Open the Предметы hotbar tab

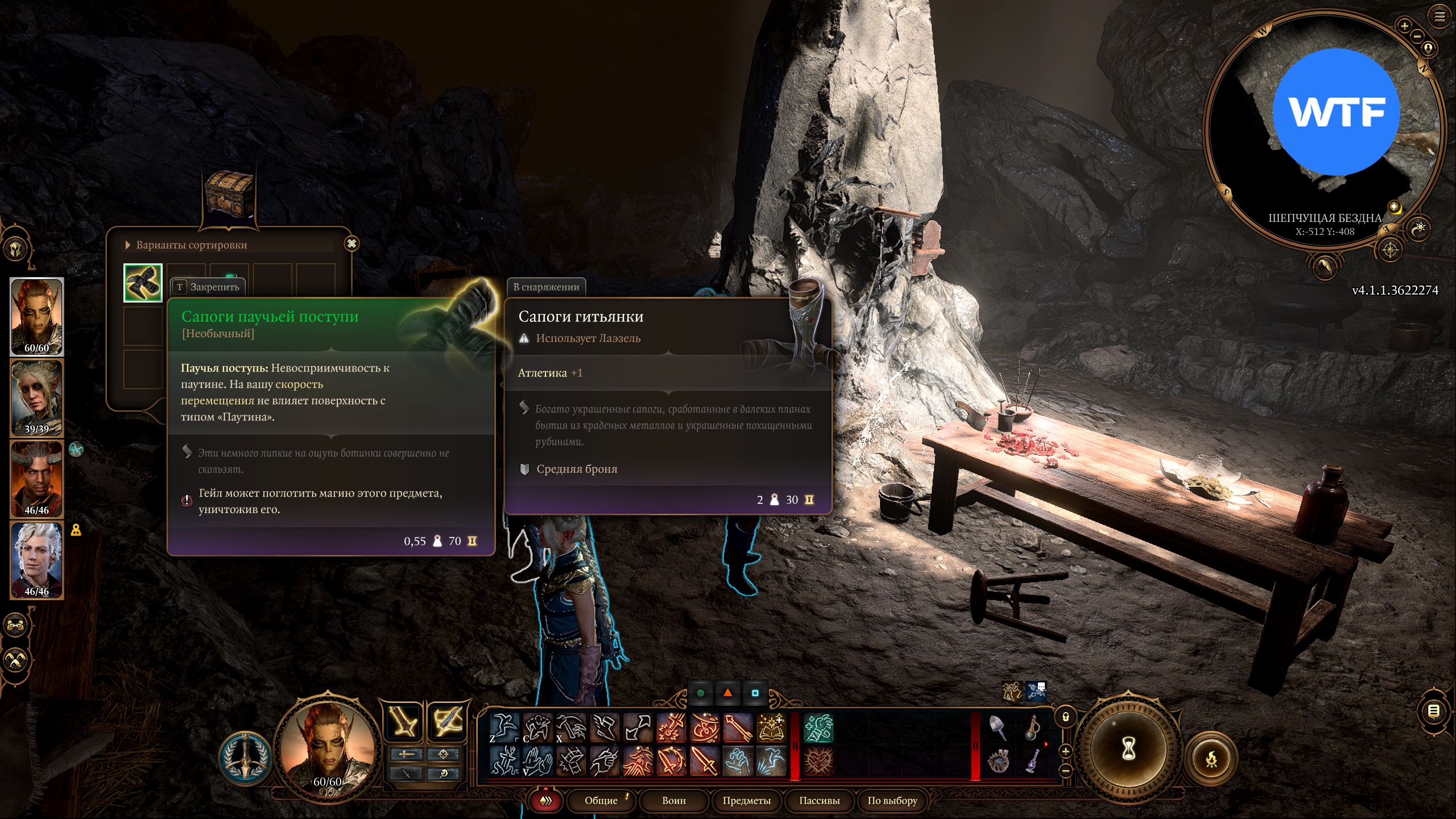tap(746, 800)
